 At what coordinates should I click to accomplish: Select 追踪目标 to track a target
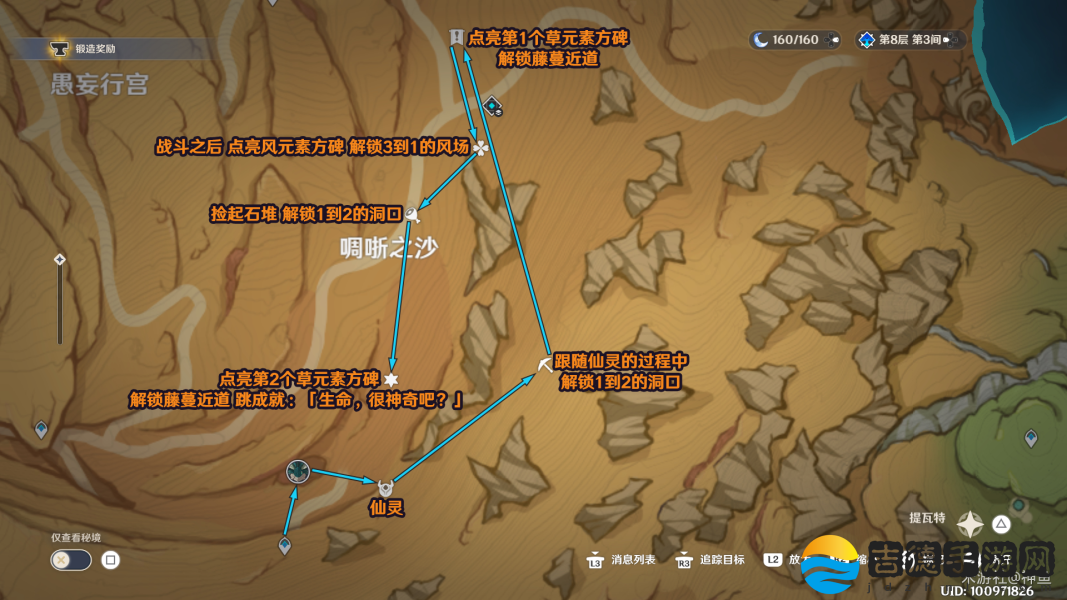coord(711,560)
